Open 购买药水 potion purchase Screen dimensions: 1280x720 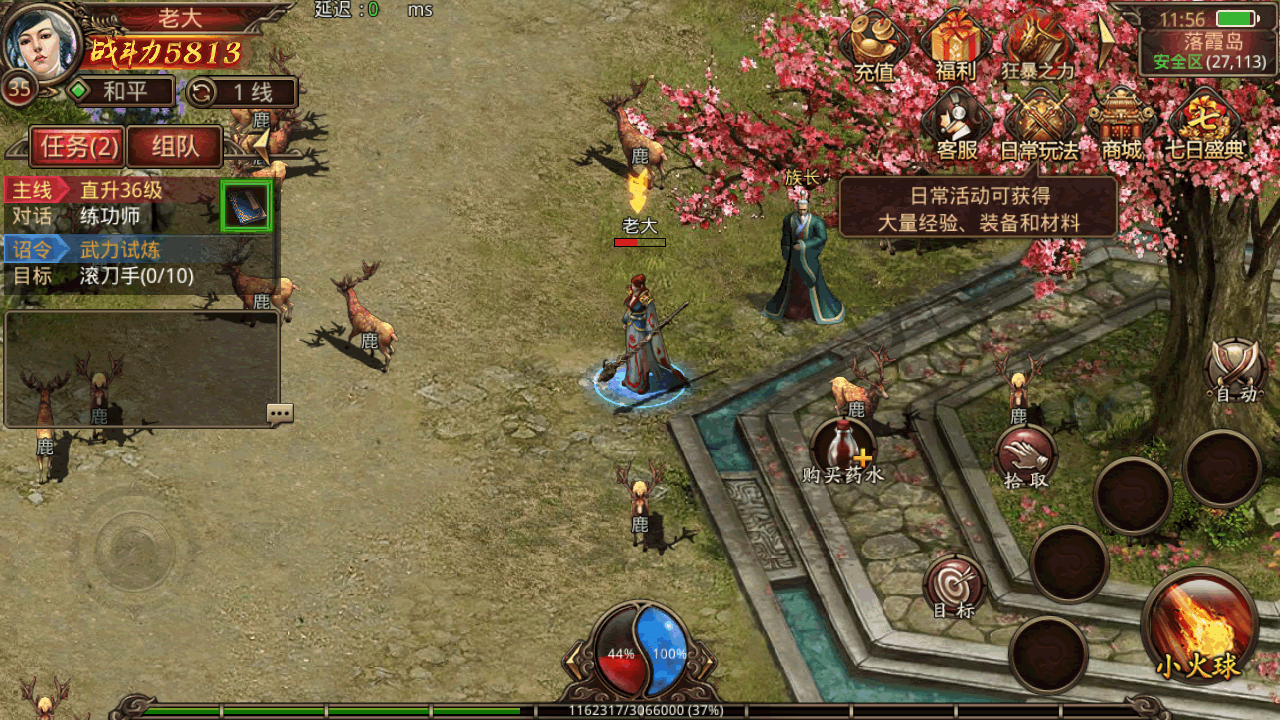(843, 450)
